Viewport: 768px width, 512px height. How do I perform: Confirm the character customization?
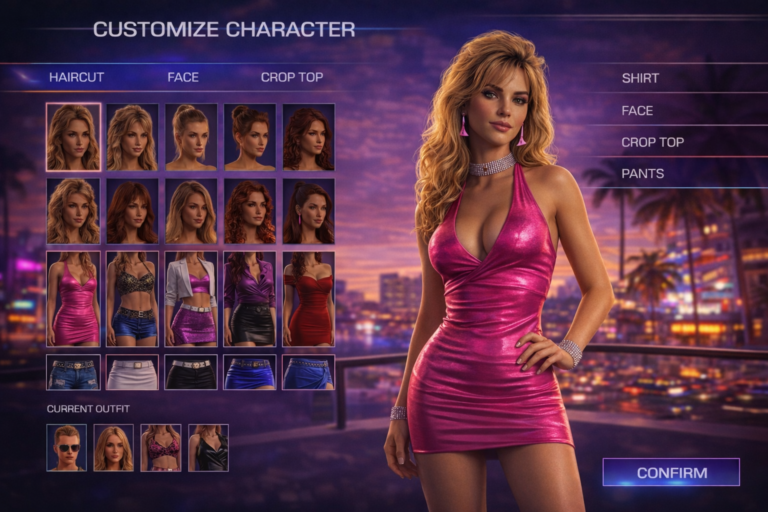pyautogui.click(x=671, y=472)
